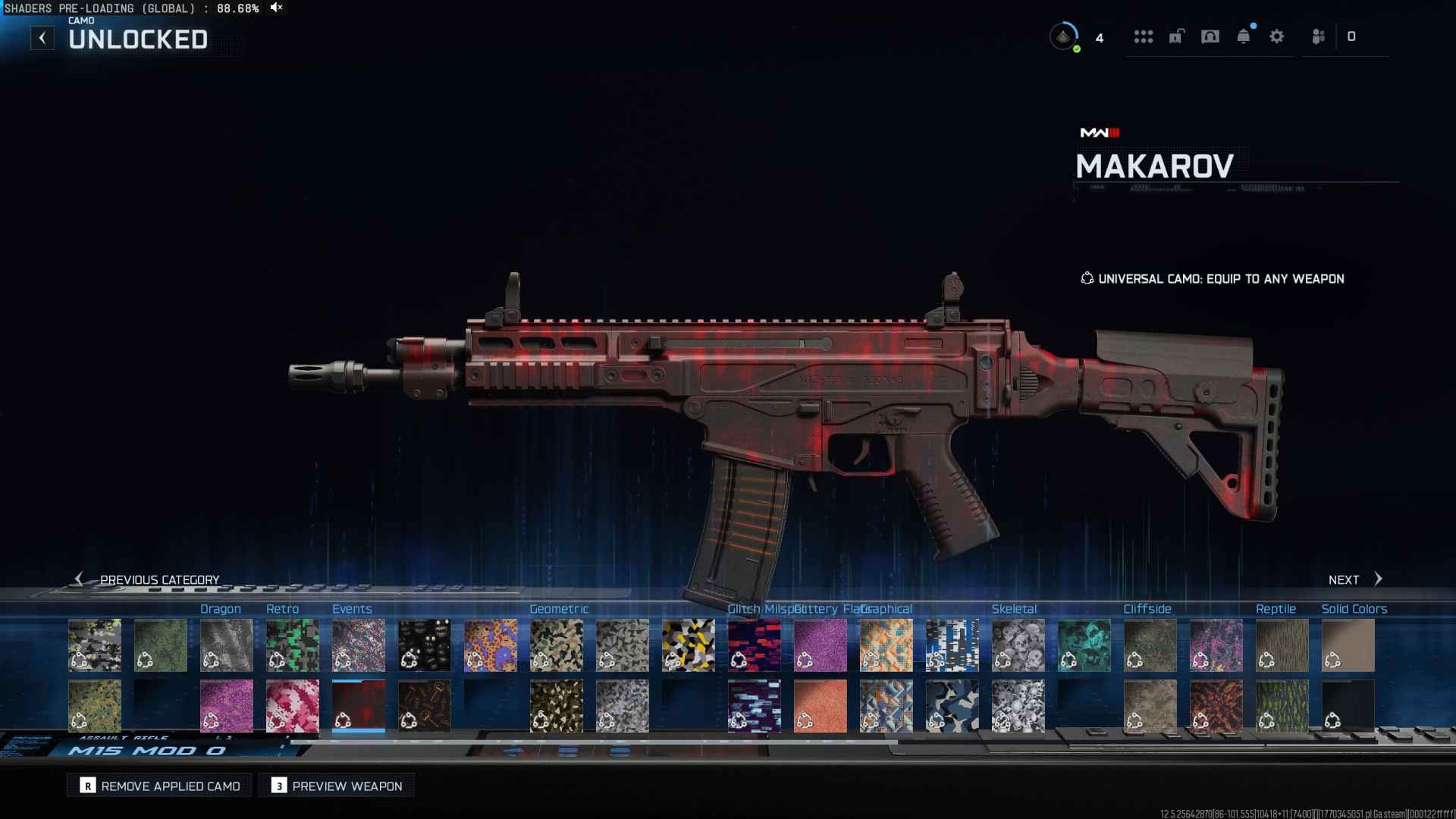Image resolution: width=1456 pixels, height=819 pixels.
Task: Select the blue-white digital Graphical camo
Action: [x=952, y=645]
